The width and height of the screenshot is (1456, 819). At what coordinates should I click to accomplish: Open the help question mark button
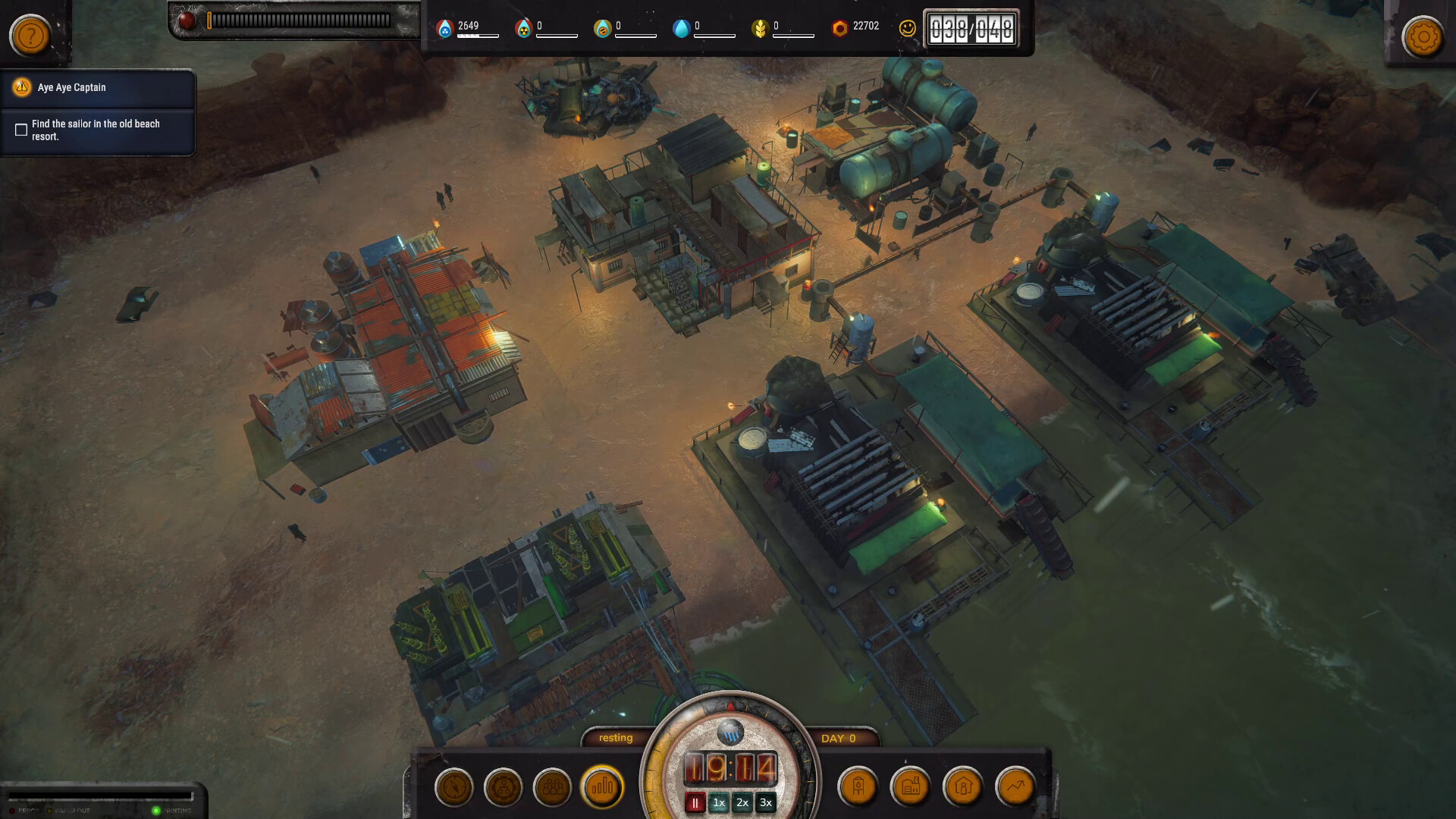click(x=30, y=36)
